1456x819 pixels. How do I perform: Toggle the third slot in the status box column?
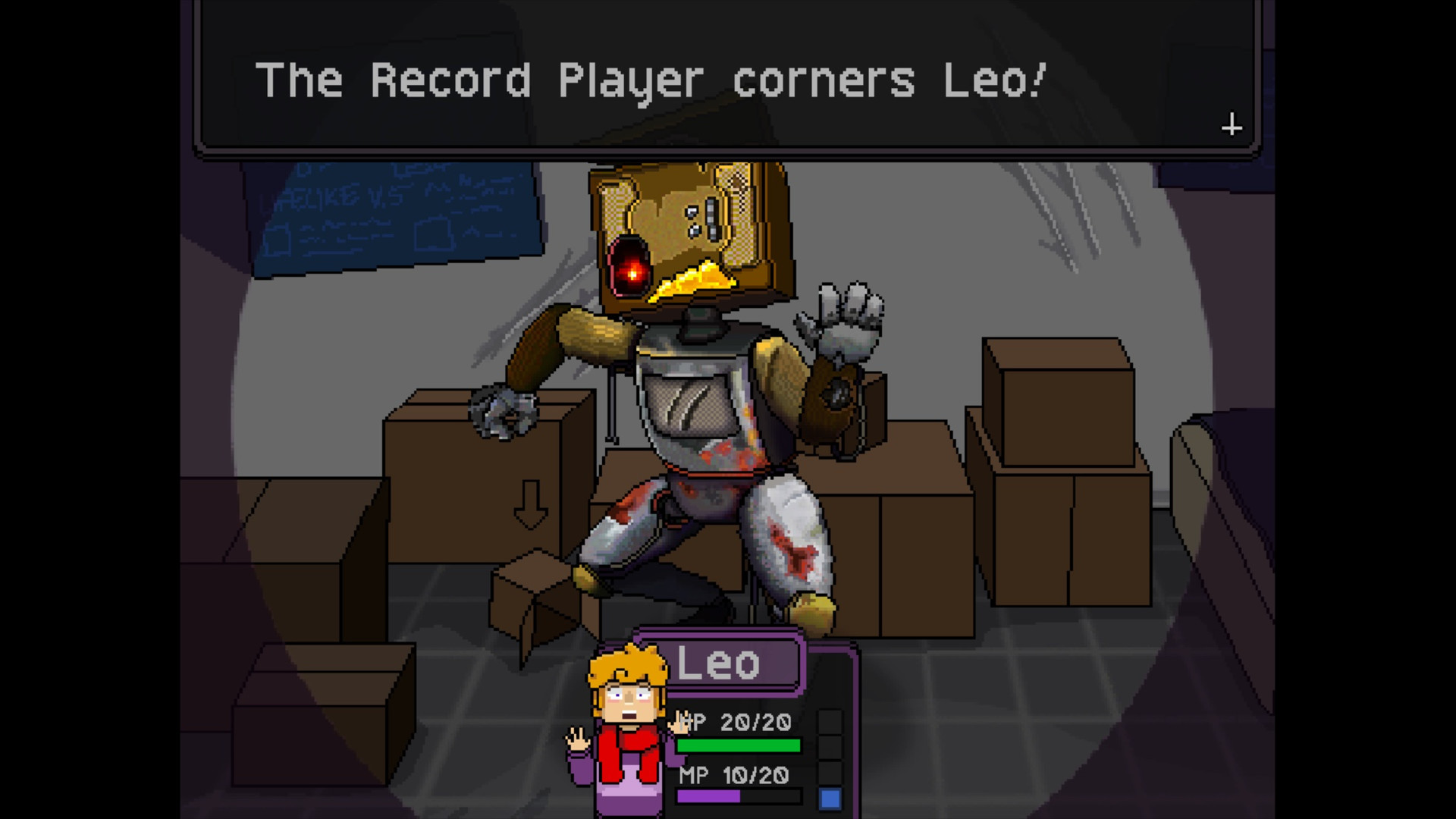(x=830, y=772)
